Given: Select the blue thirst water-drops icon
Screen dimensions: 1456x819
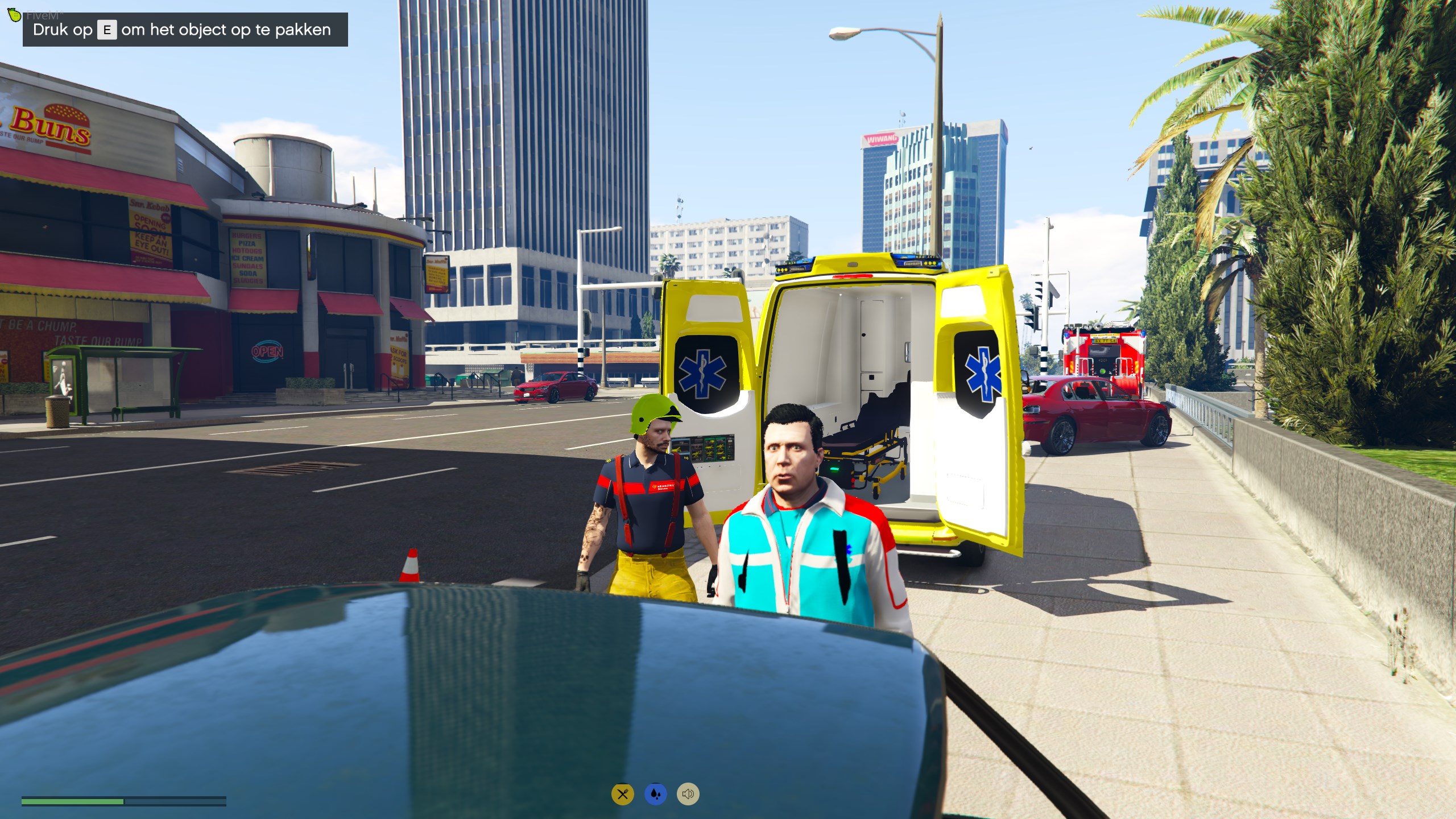Looking at the screenshot, I should tap(655, 794).
